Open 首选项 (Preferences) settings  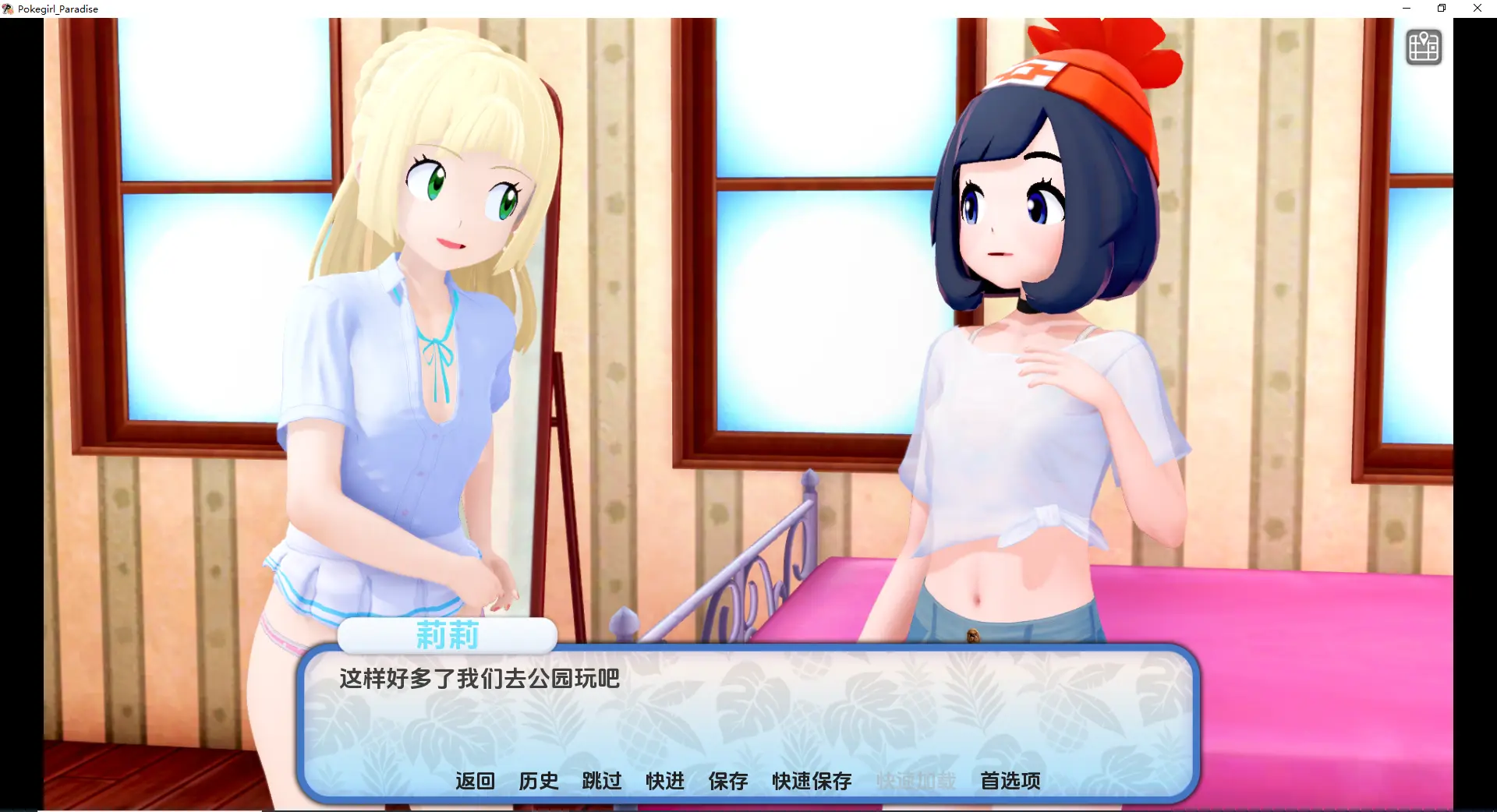(1010, 781)
